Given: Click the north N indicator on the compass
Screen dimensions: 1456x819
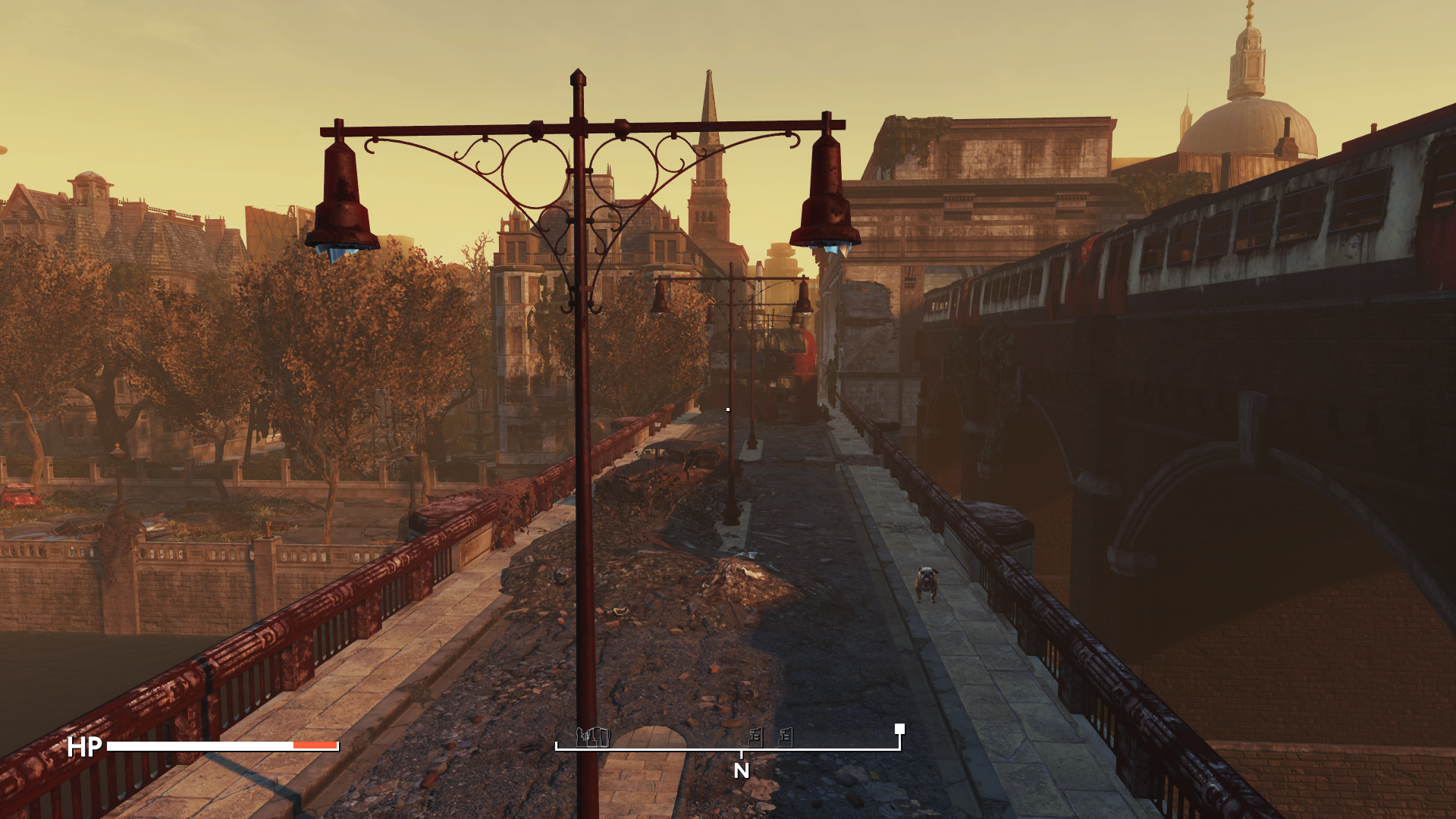Looking at the screenshot, I should [741, 770].
